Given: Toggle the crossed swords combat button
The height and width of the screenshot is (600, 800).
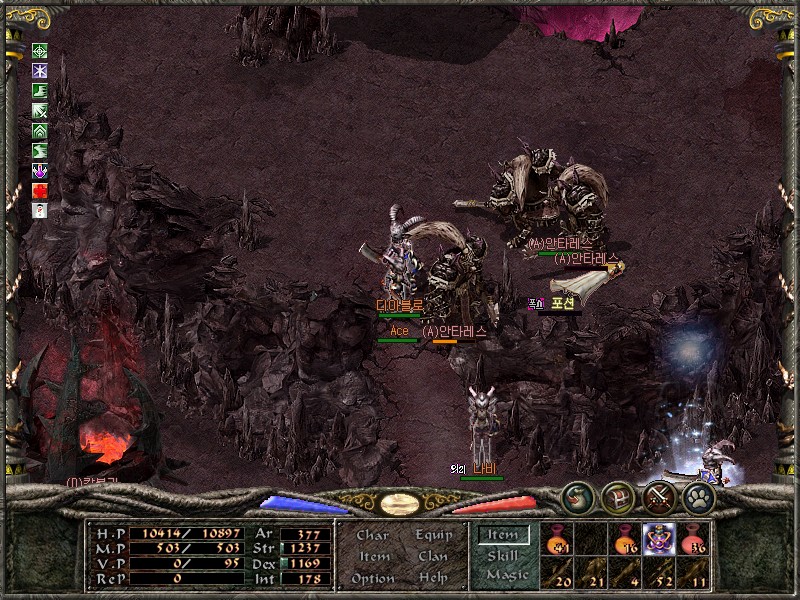Looking at the screenshot, I should (x=659, y=497).
